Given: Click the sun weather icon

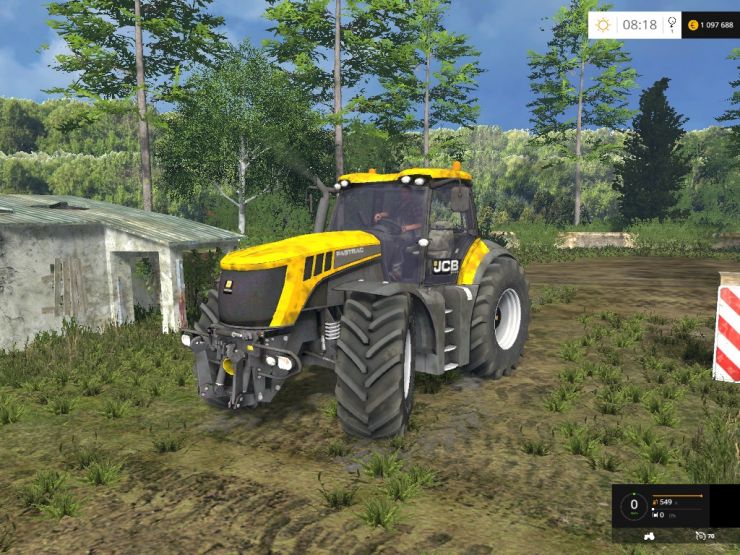Looking at the screenshot, I should [603, 24].
